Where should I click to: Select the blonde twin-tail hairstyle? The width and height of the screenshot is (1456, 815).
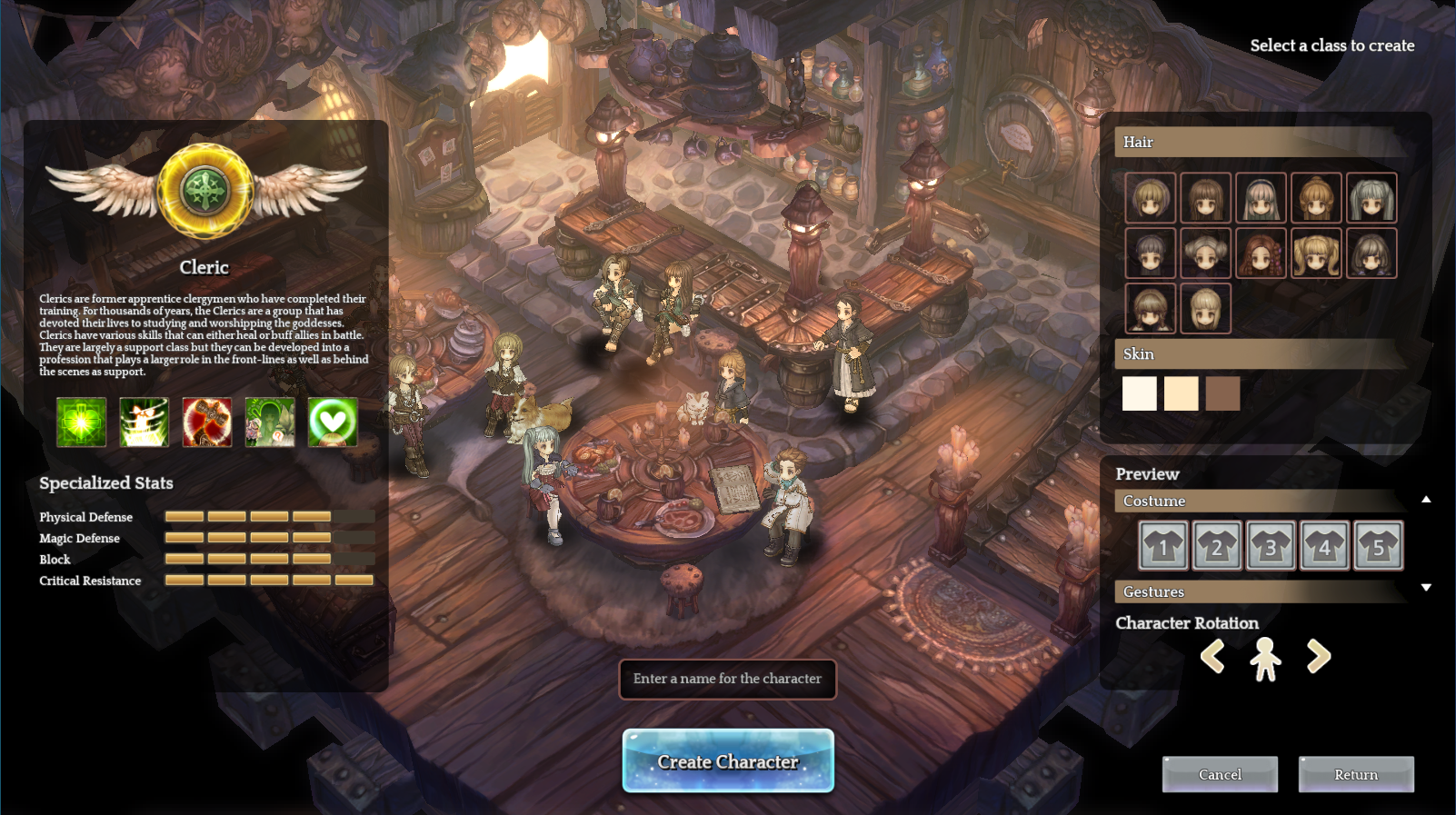point(1316,253)
